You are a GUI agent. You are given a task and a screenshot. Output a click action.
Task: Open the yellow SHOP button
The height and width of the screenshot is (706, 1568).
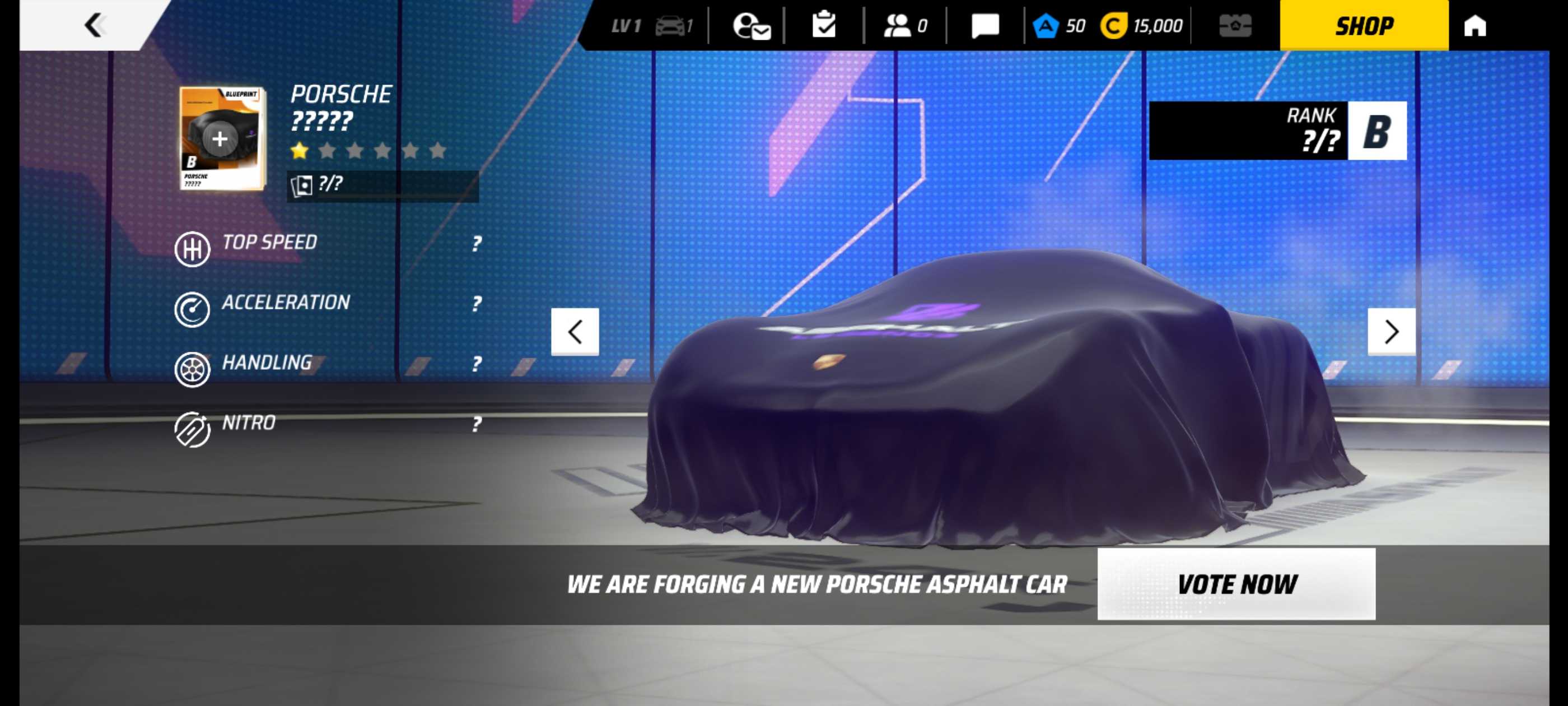coord(1364,26)
